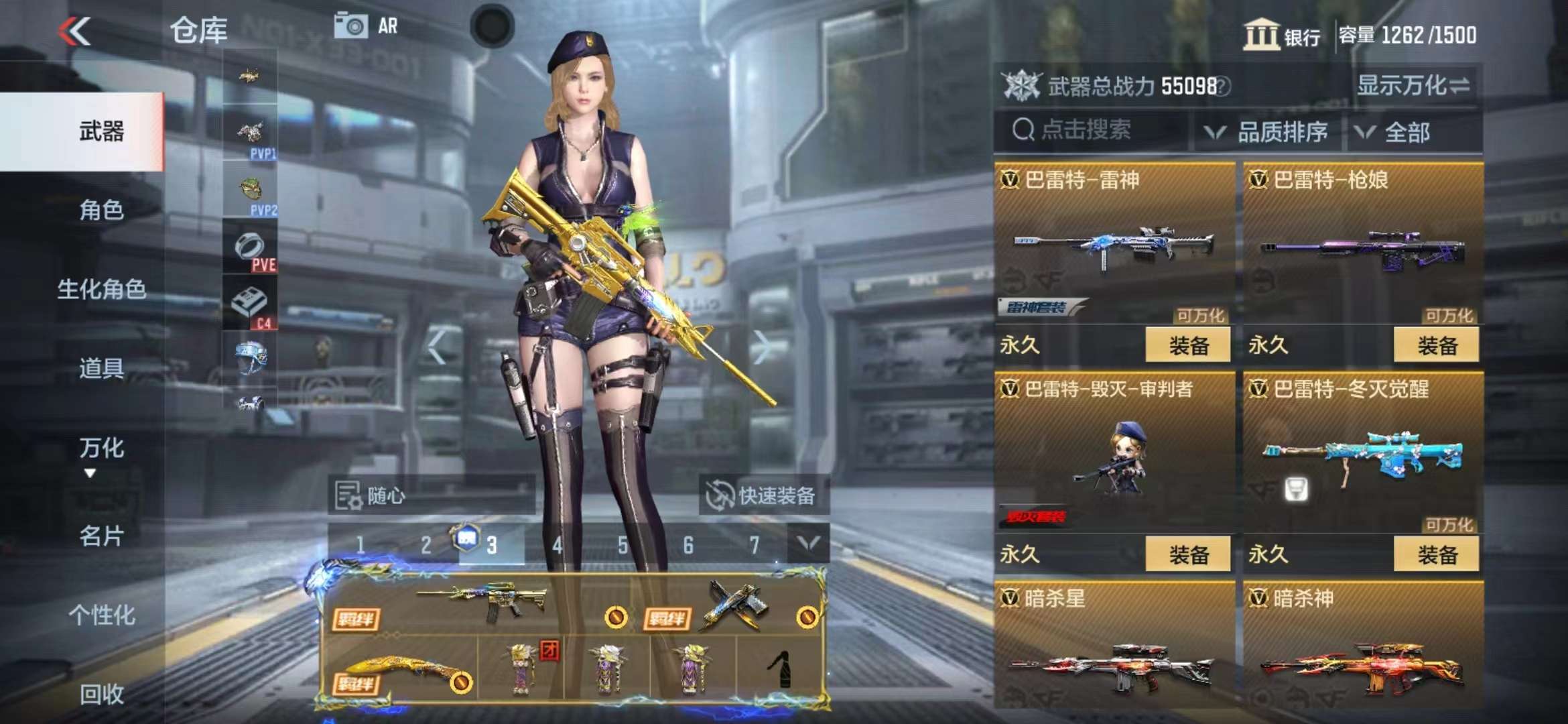Toggle the 显示万化 display switch
Image resolution: width=1568 pixels, height=724 pixels.
[1414, 86]
